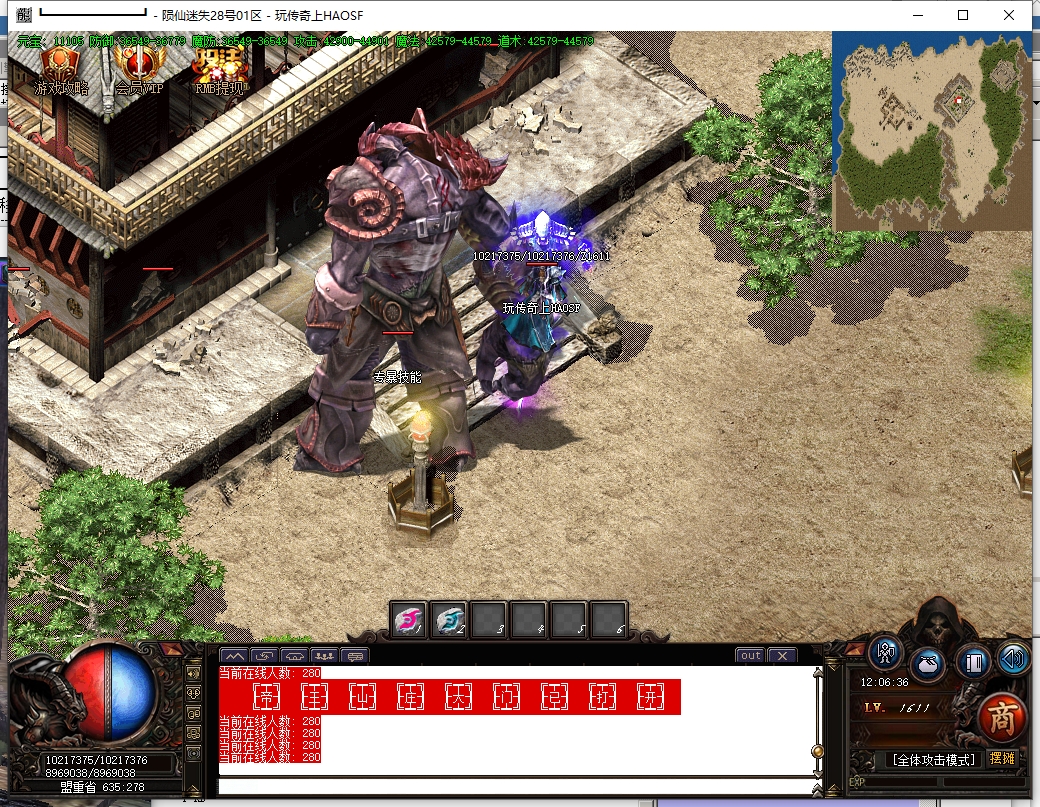Click the chat panel's 'out' button

click(750, 656)
